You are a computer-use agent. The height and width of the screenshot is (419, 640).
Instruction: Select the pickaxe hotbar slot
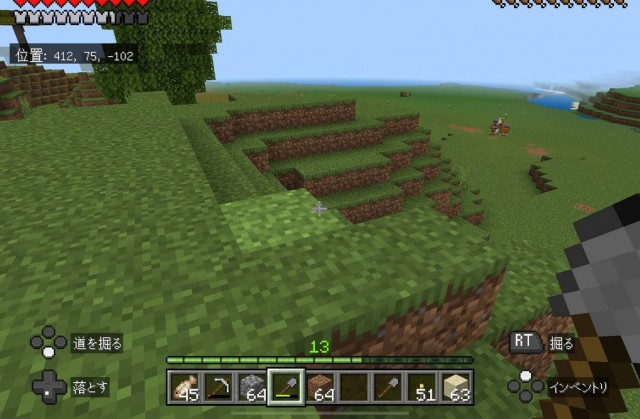[219, 386]
